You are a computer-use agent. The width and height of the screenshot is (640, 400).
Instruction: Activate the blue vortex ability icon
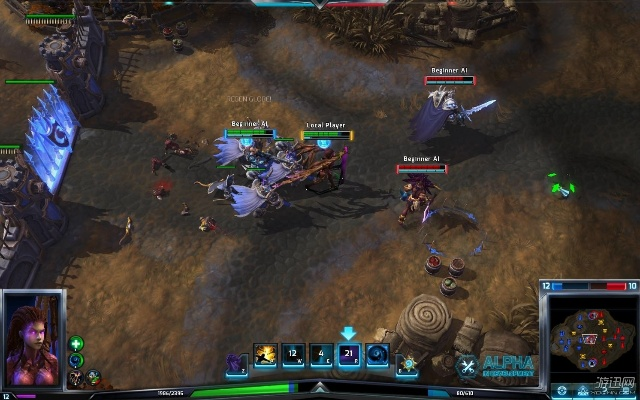(377, 355)
